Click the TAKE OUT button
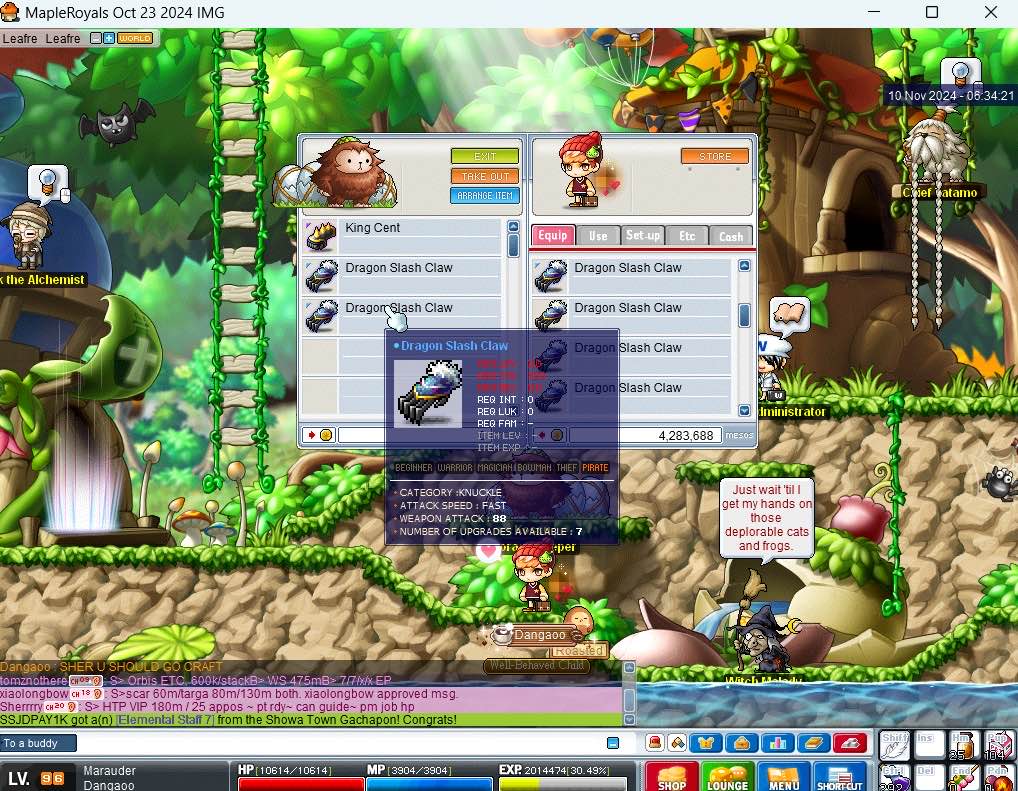This screenshot has width=1018, height=791. pos(485,176)
